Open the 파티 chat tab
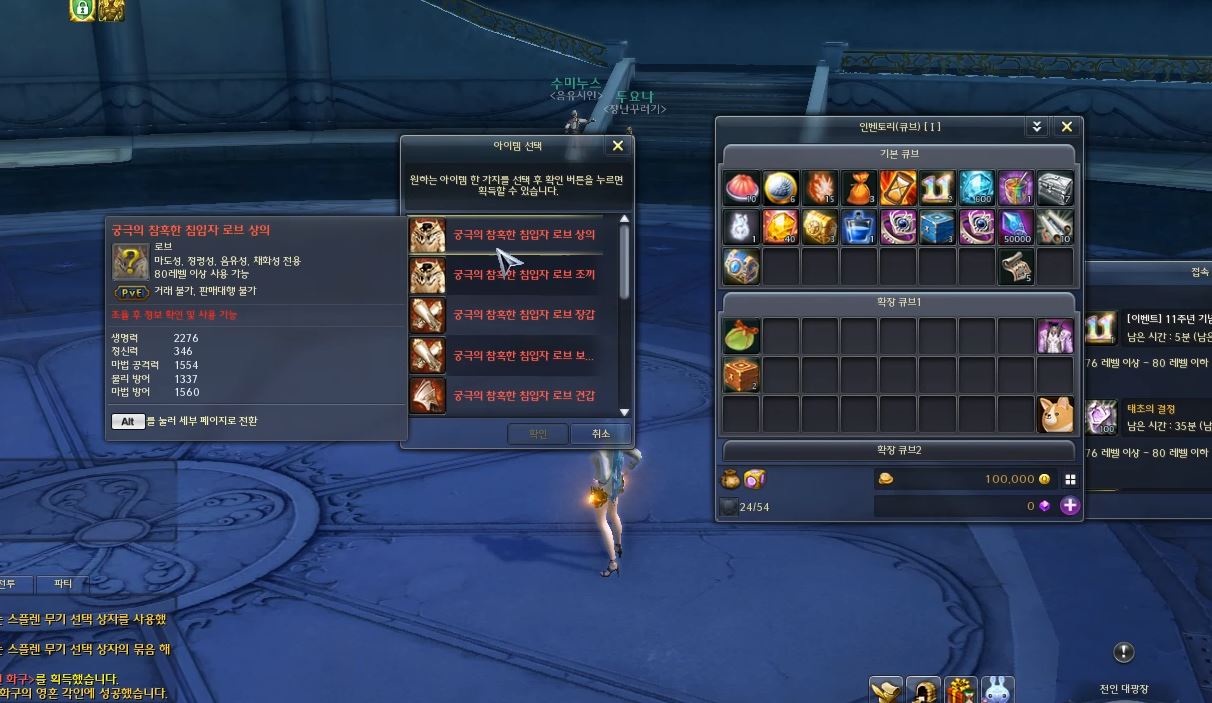The width and height of the screenshot is (1212, 703). [63, 583]
